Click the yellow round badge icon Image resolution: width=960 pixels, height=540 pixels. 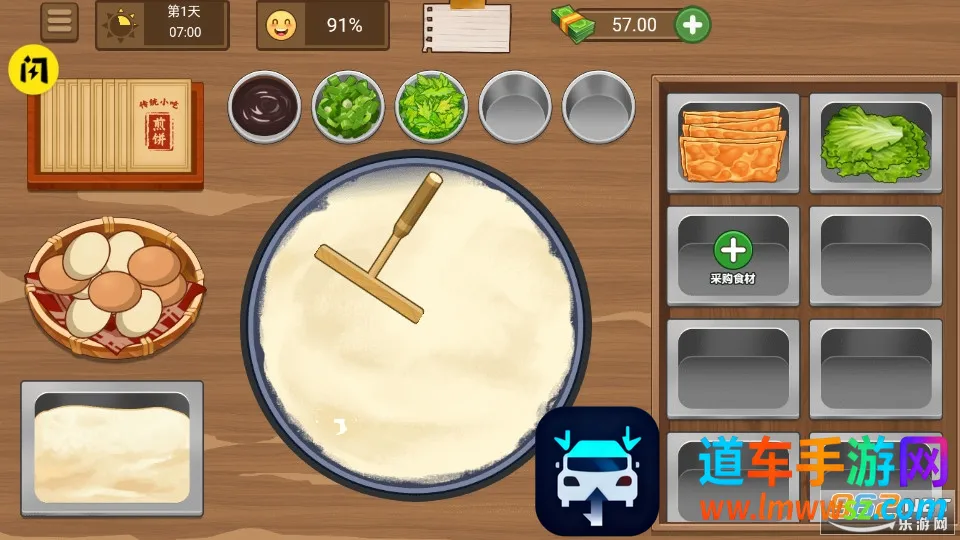point(34,71)
